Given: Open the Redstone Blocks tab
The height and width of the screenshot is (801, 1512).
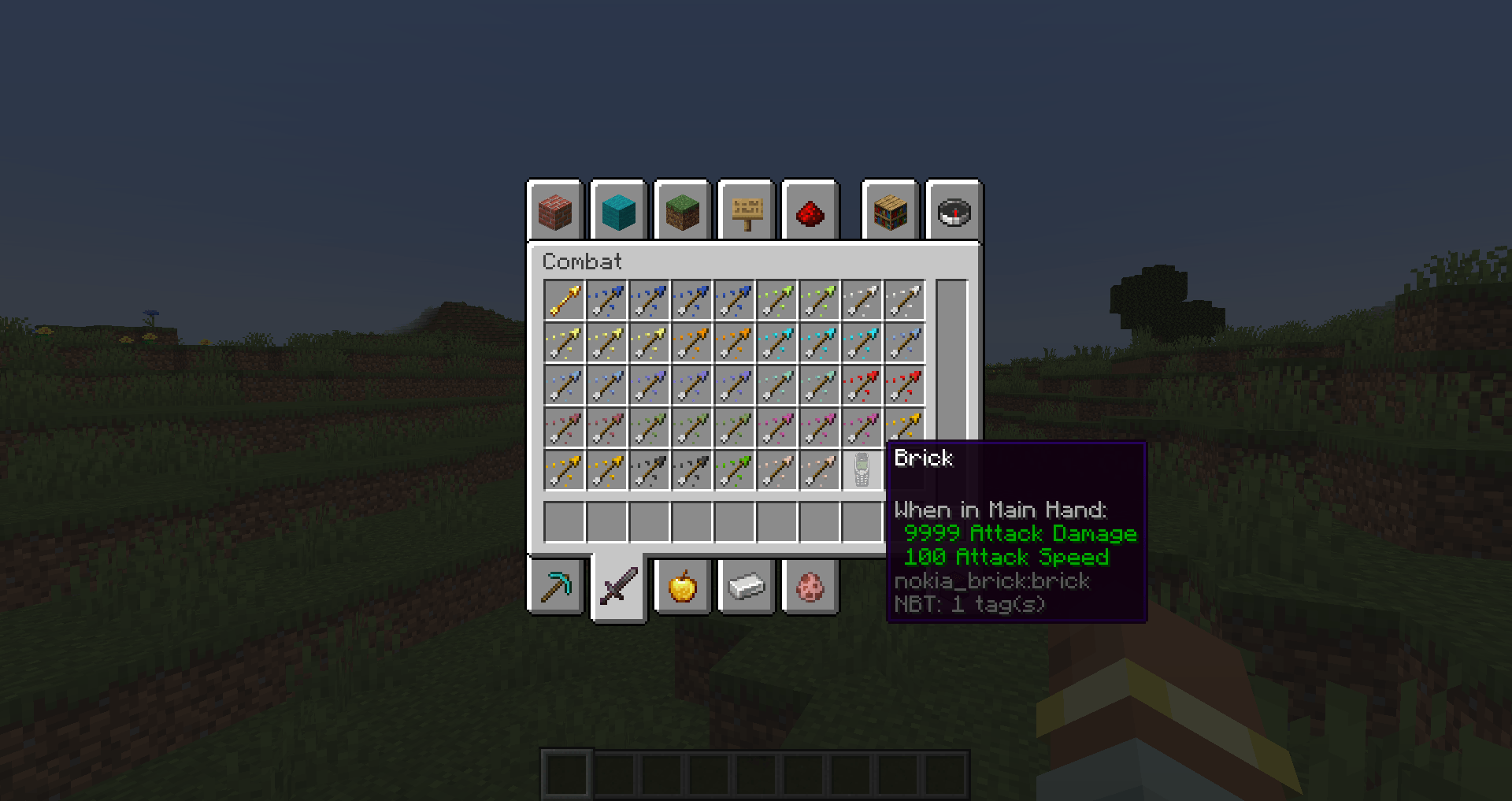Looking at the screenshot, I should click(810, 210).
